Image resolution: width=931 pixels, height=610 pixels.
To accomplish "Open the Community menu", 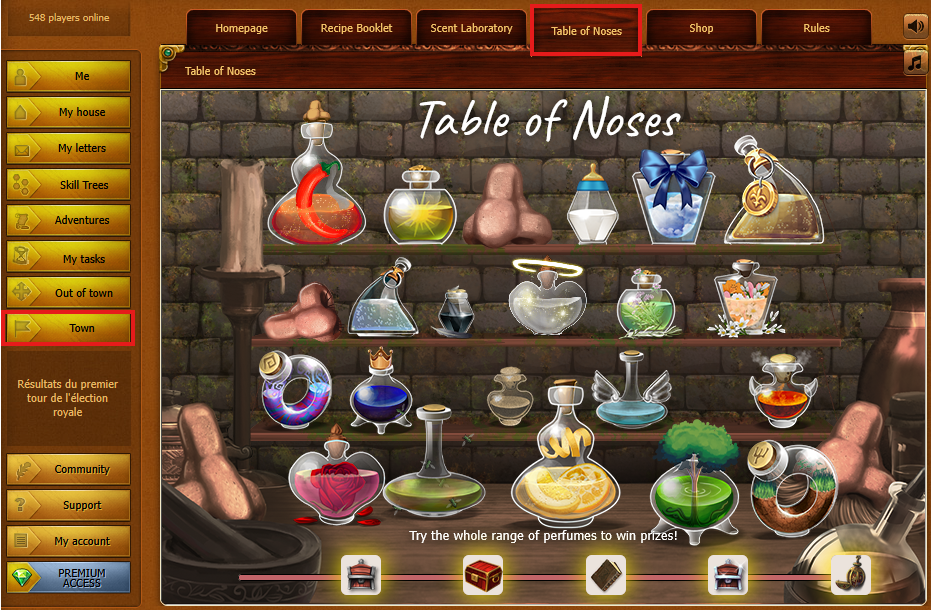I will pos(69,469).
